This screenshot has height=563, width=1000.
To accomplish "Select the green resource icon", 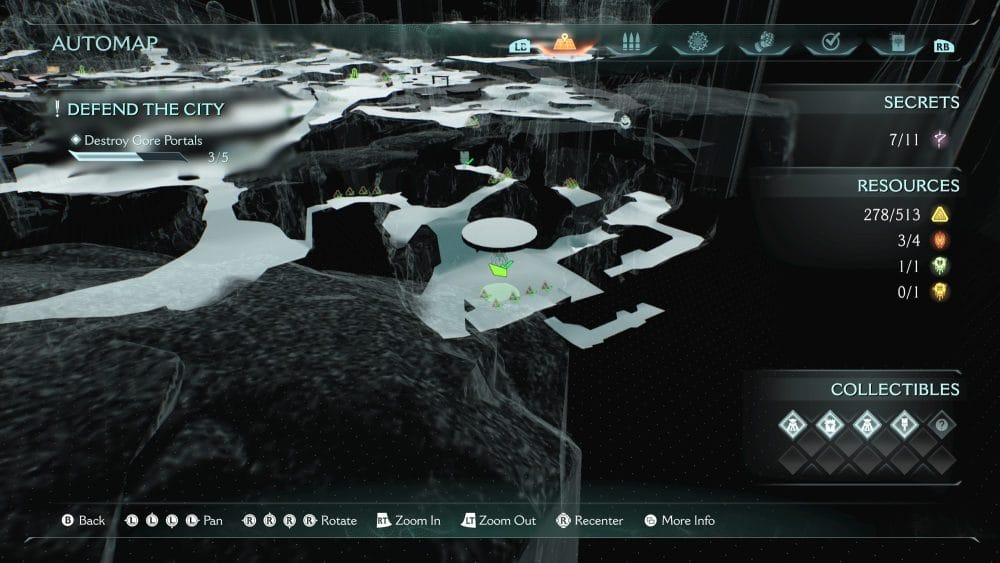I will [x=940, y=266].
